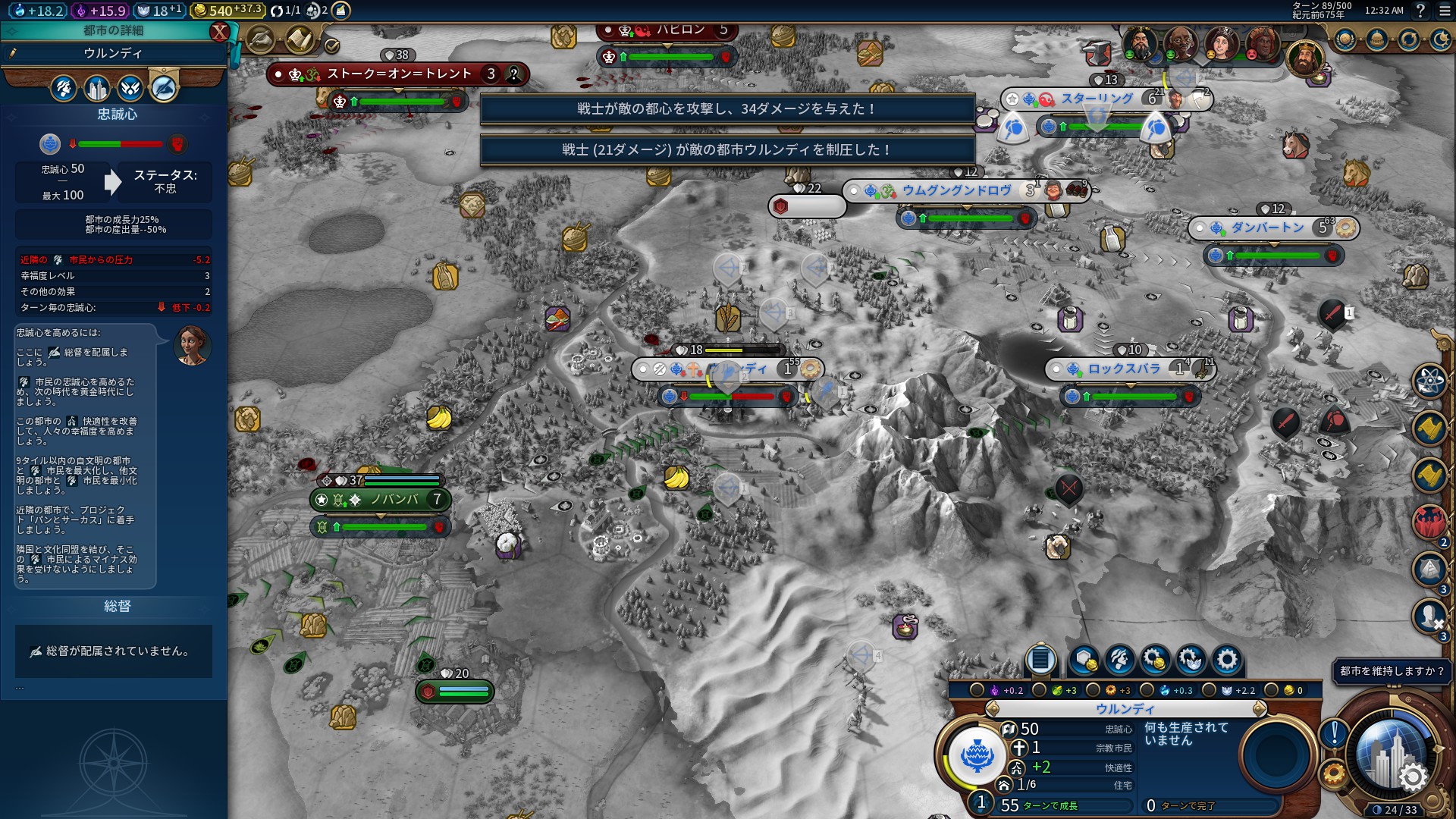Switch to the citizens tab with head icon
The height and width of the screenshot is (819, 1456).
(64, 89)
